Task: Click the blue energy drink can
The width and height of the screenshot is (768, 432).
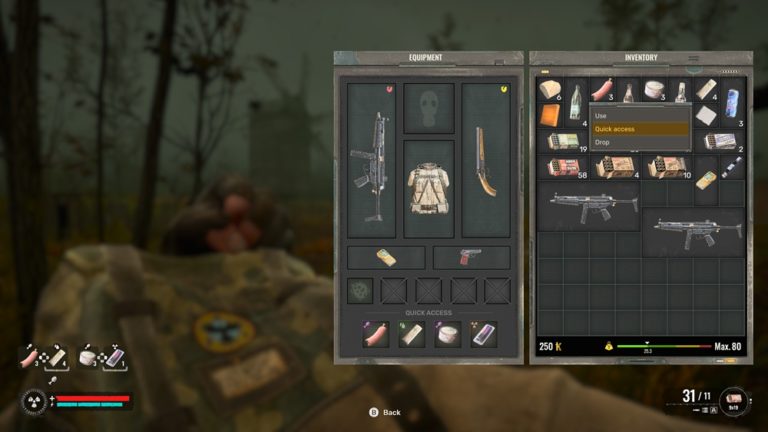Action: [x=731, y=100]
